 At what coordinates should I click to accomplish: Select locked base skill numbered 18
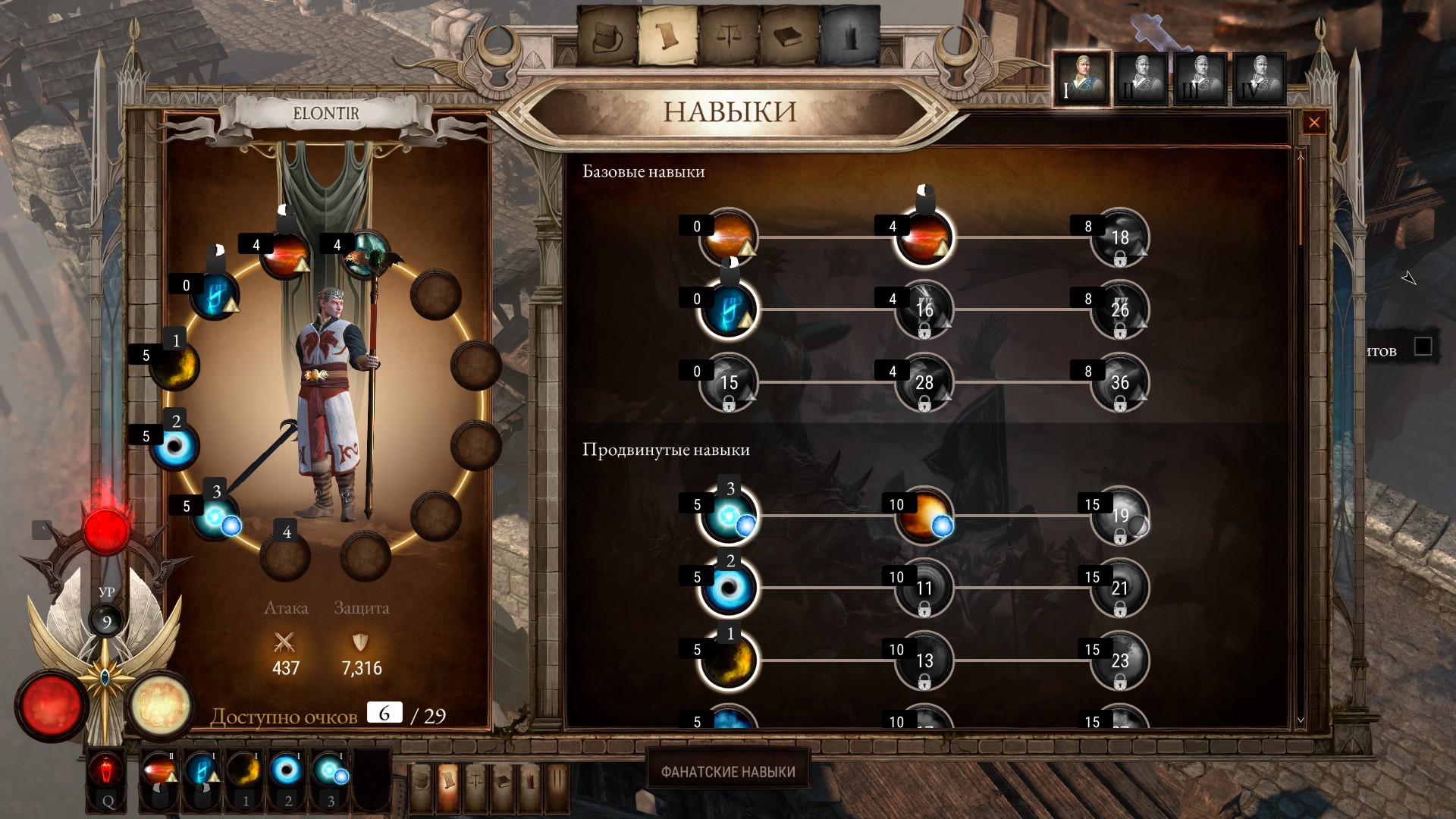(1120, 238)
